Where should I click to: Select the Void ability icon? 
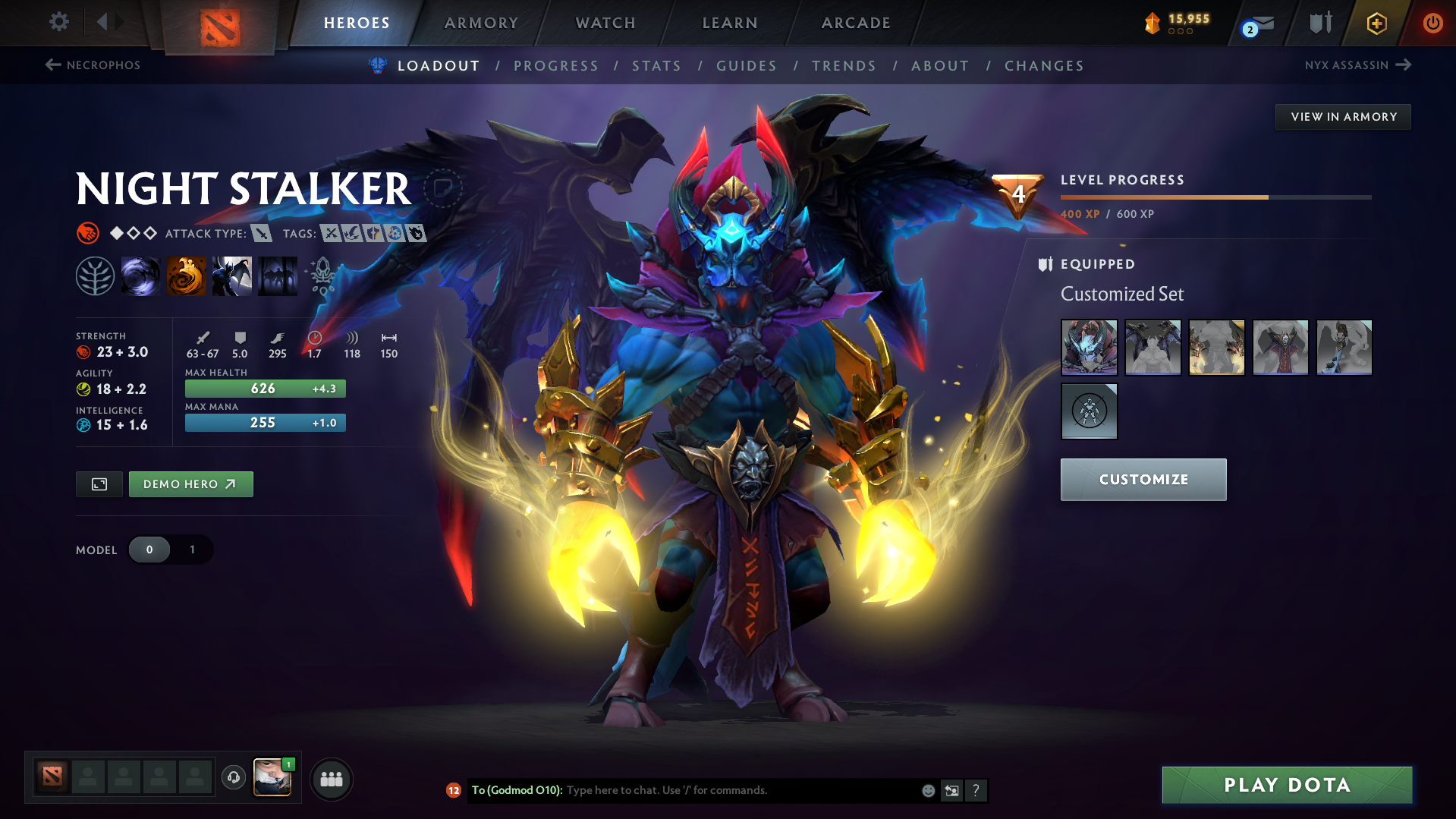pos(141,276)
